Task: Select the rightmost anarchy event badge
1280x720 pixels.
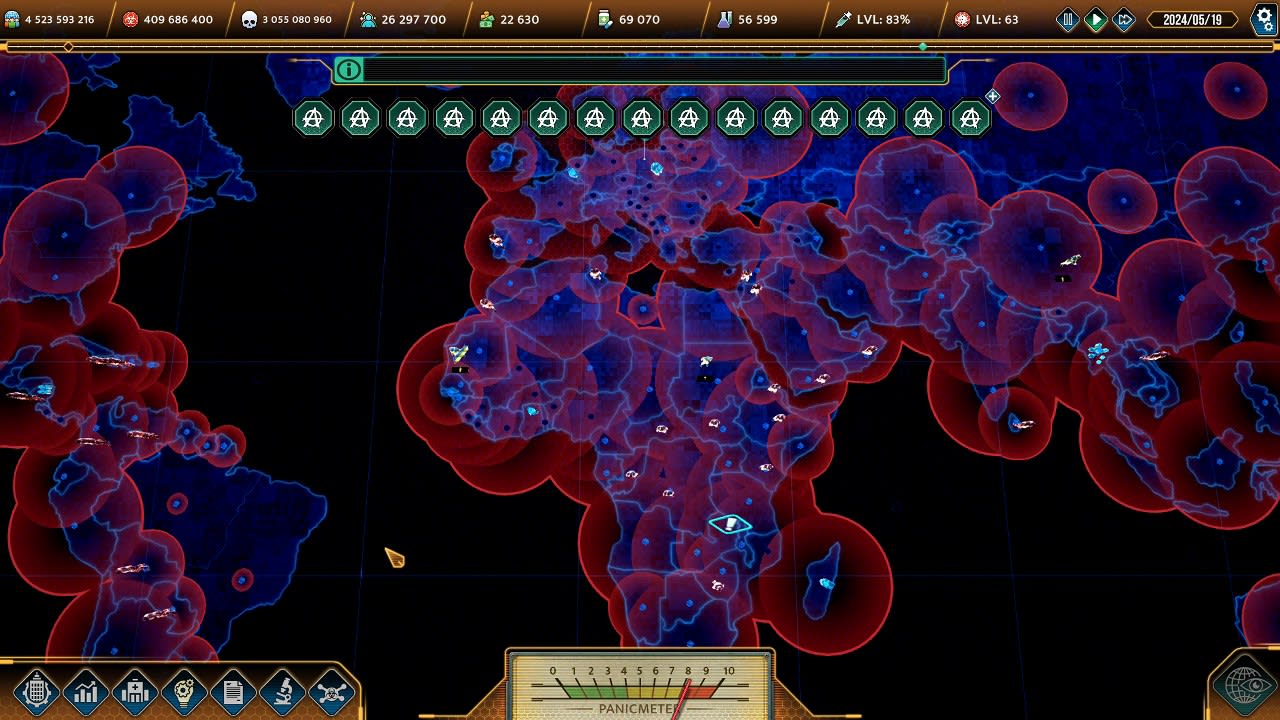Action: [969, 117]
